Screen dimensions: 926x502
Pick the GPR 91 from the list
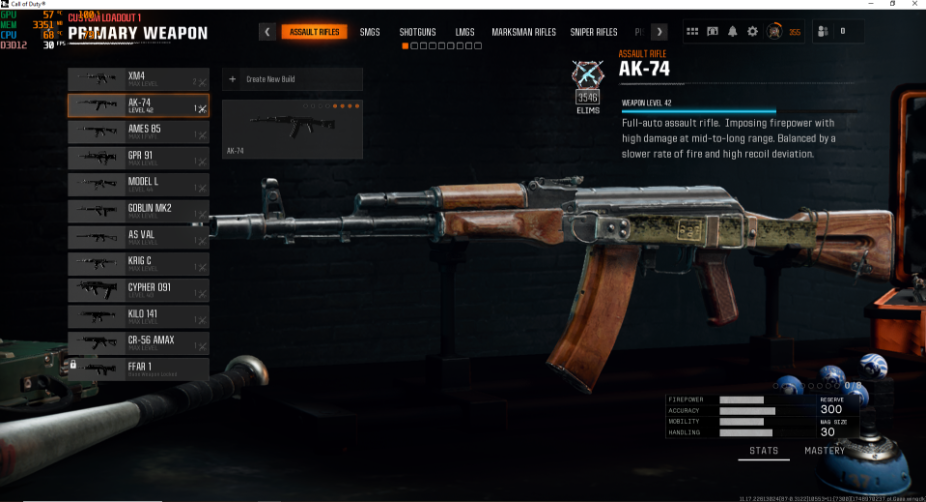[138, 157]
